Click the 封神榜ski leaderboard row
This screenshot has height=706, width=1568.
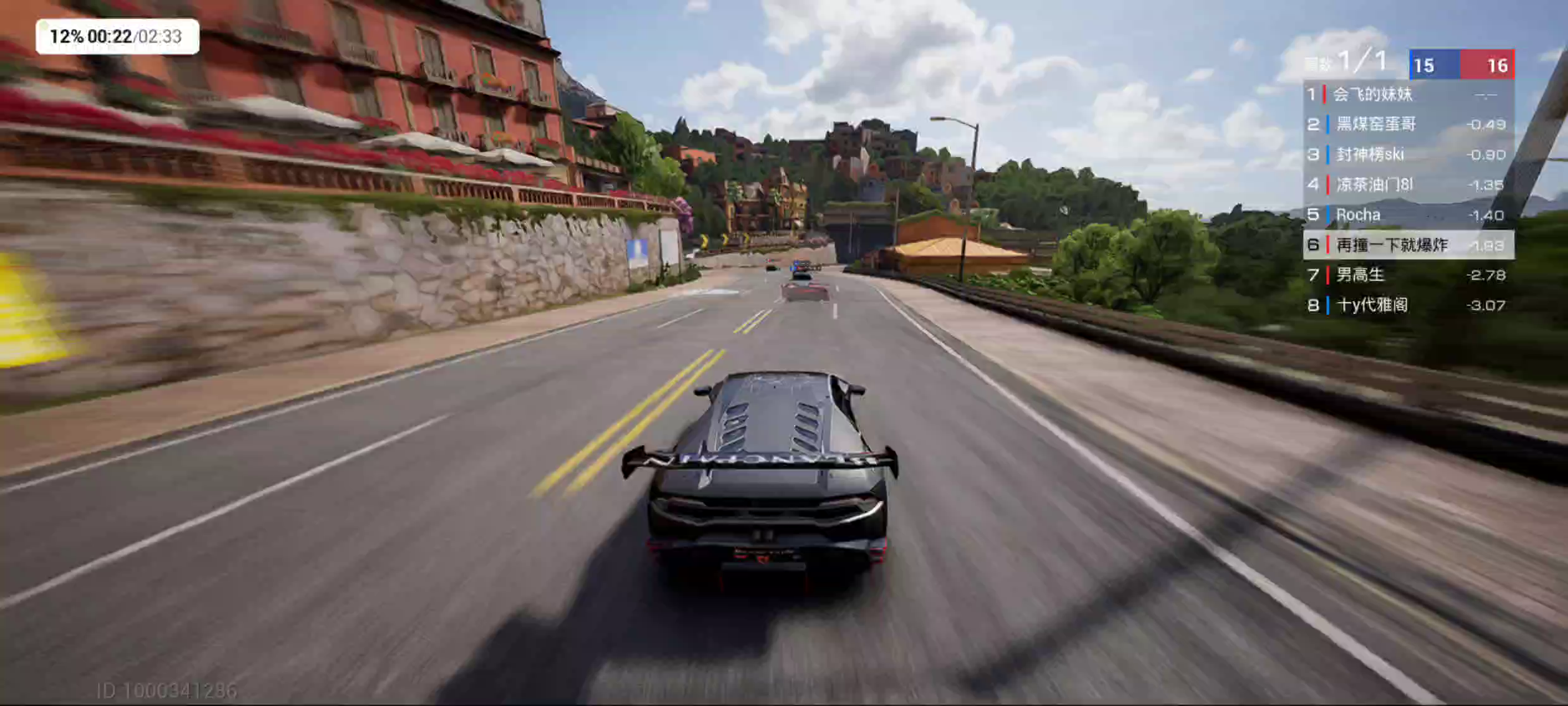[x=1407, y=155]
